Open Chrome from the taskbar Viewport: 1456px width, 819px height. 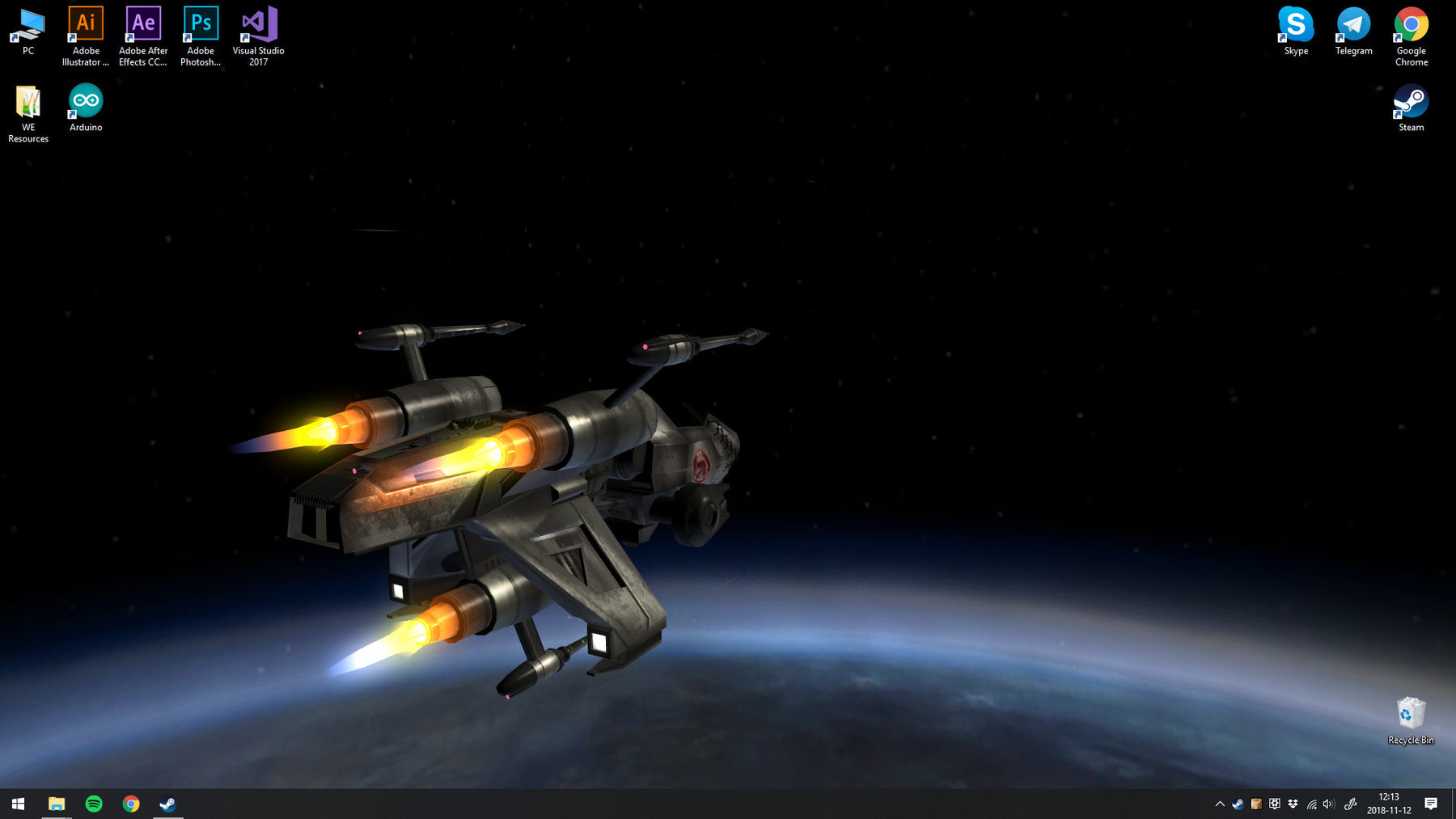(131, 804)
